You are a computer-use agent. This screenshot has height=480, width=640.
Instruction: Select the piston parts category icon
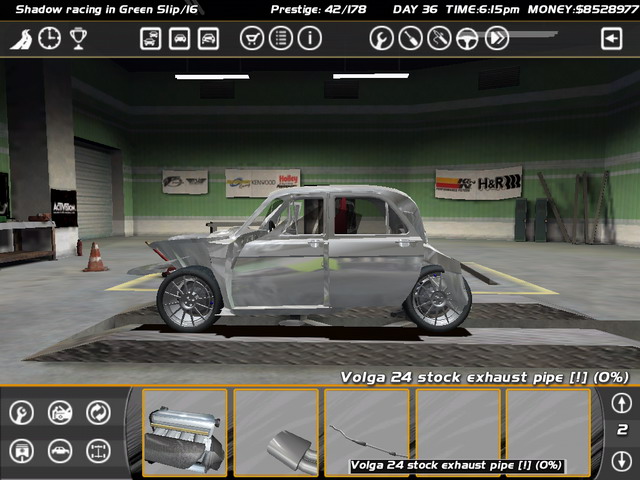click(22, 451)
